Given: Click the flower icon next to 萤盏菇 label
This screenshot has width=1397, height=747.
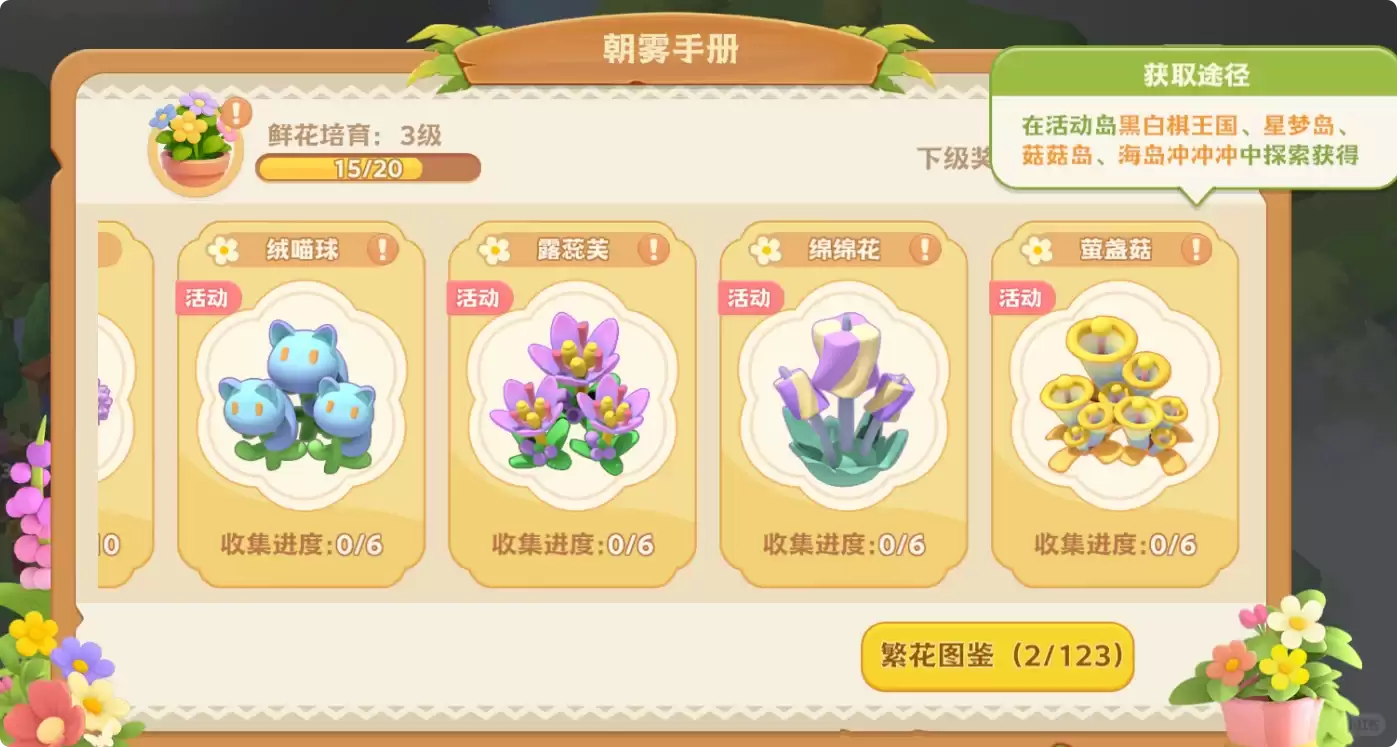Looking at the screenshot, I should pyautogui.click(x=1038, y=249).
